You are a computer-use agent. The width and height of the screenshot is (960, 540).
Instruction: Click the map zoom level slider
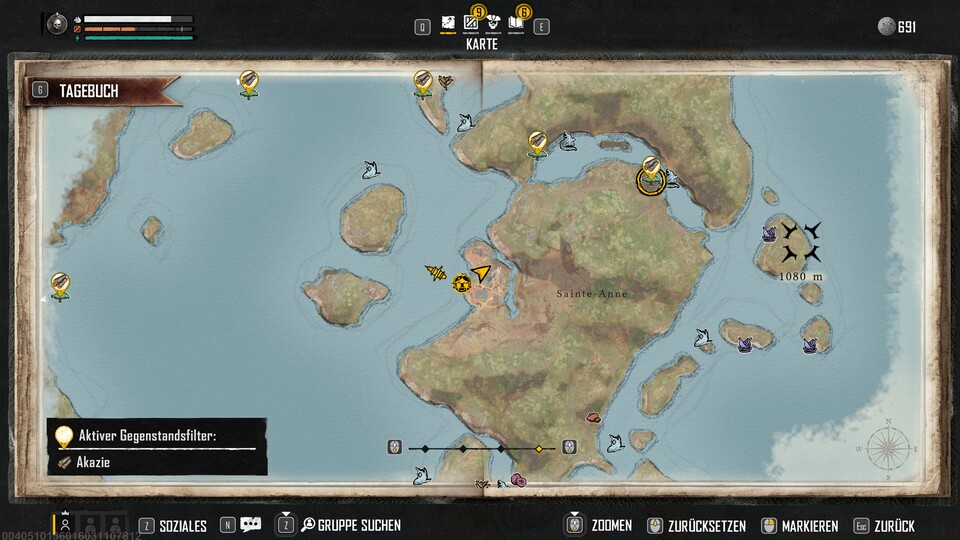pos(482,449)
